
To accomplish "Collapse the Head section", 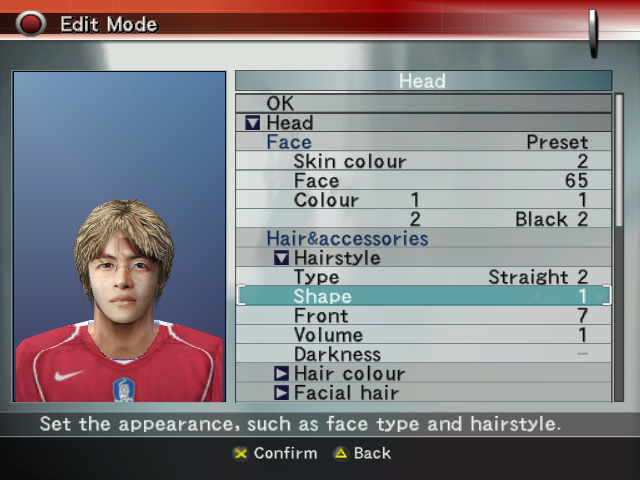I will [253, 123].
